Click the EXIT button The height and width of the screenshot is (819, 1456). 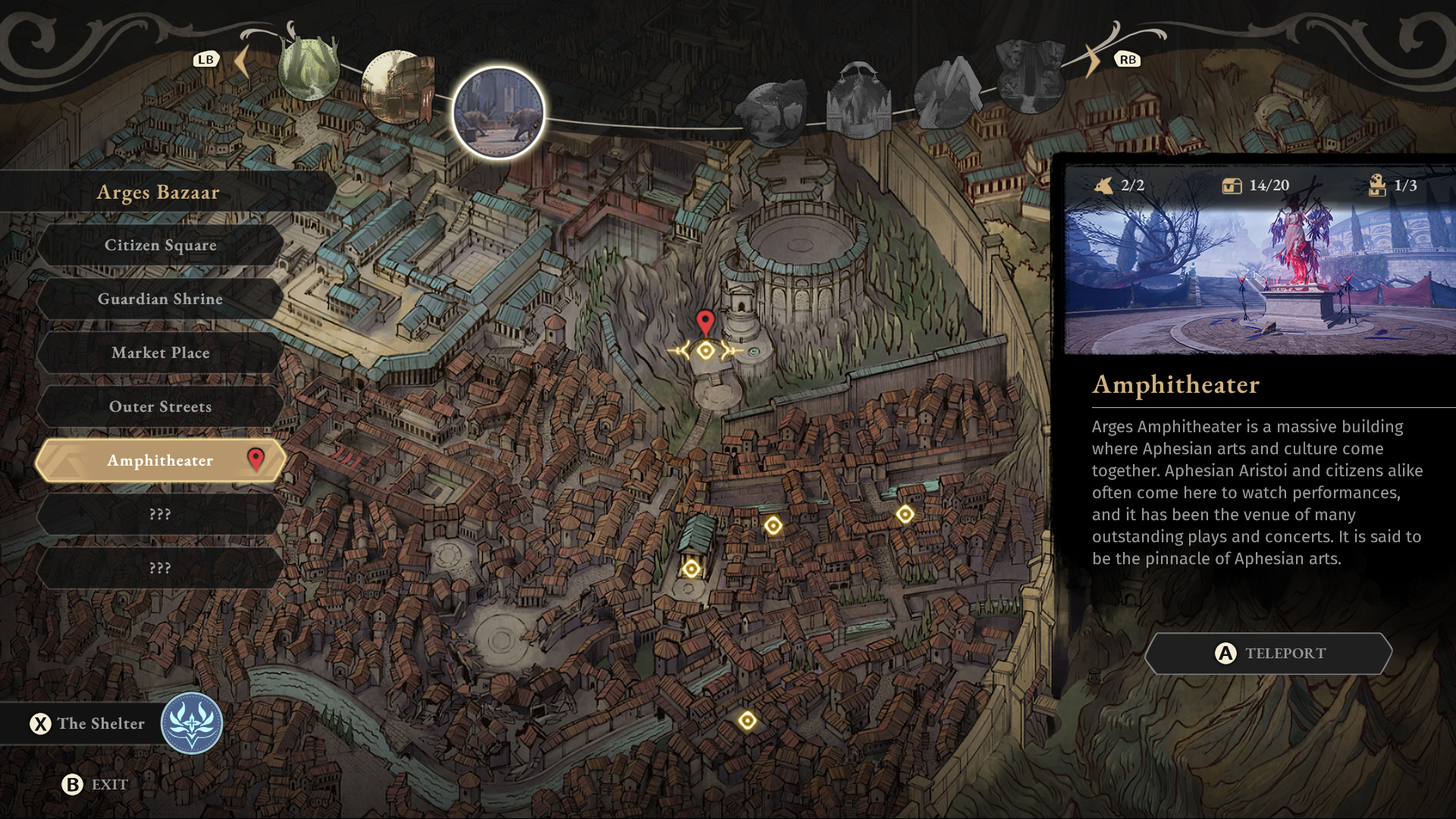pos(96,784)
